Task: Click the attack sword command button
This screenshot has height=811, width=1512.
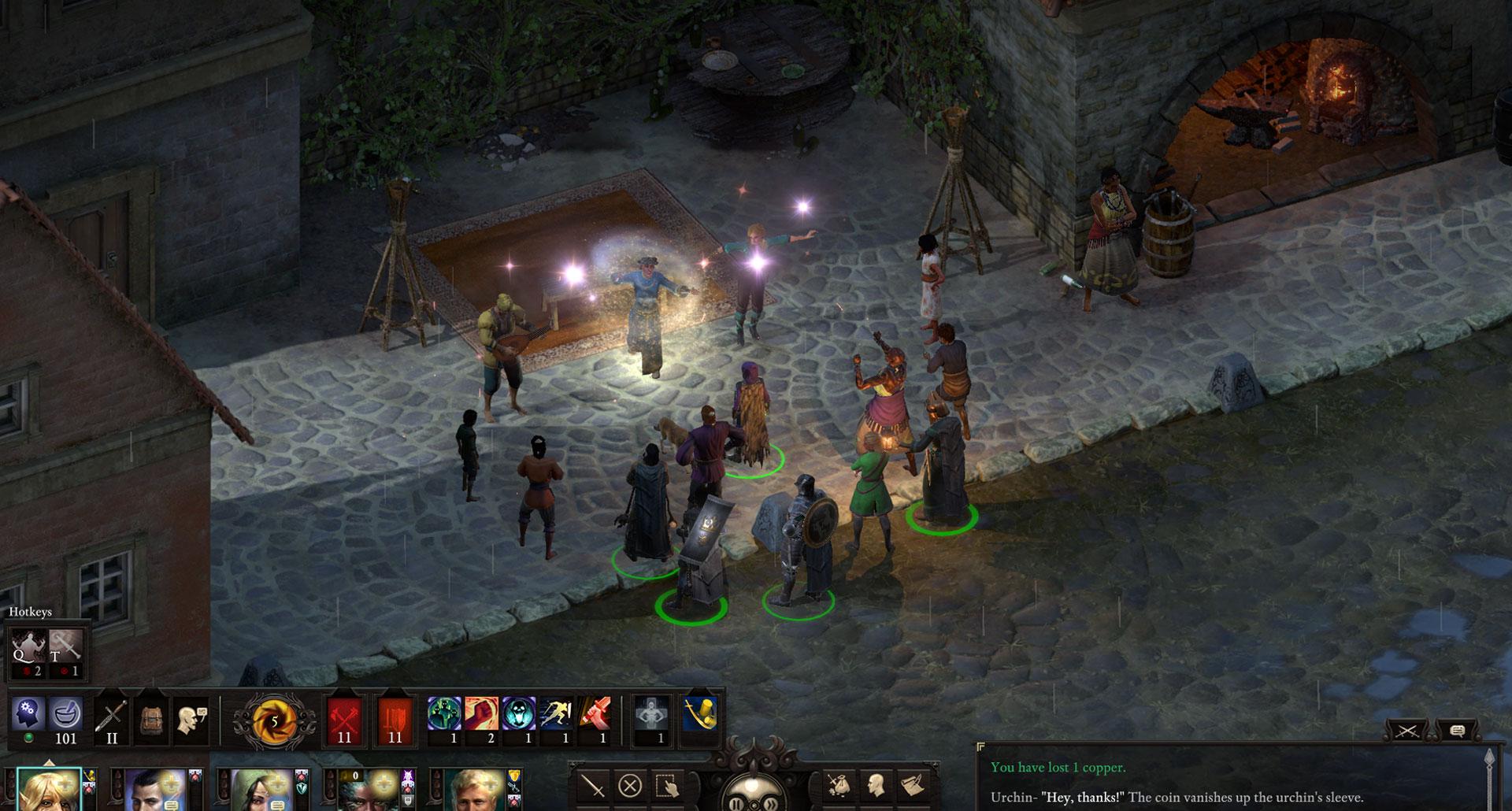Action: click(592, 785)
